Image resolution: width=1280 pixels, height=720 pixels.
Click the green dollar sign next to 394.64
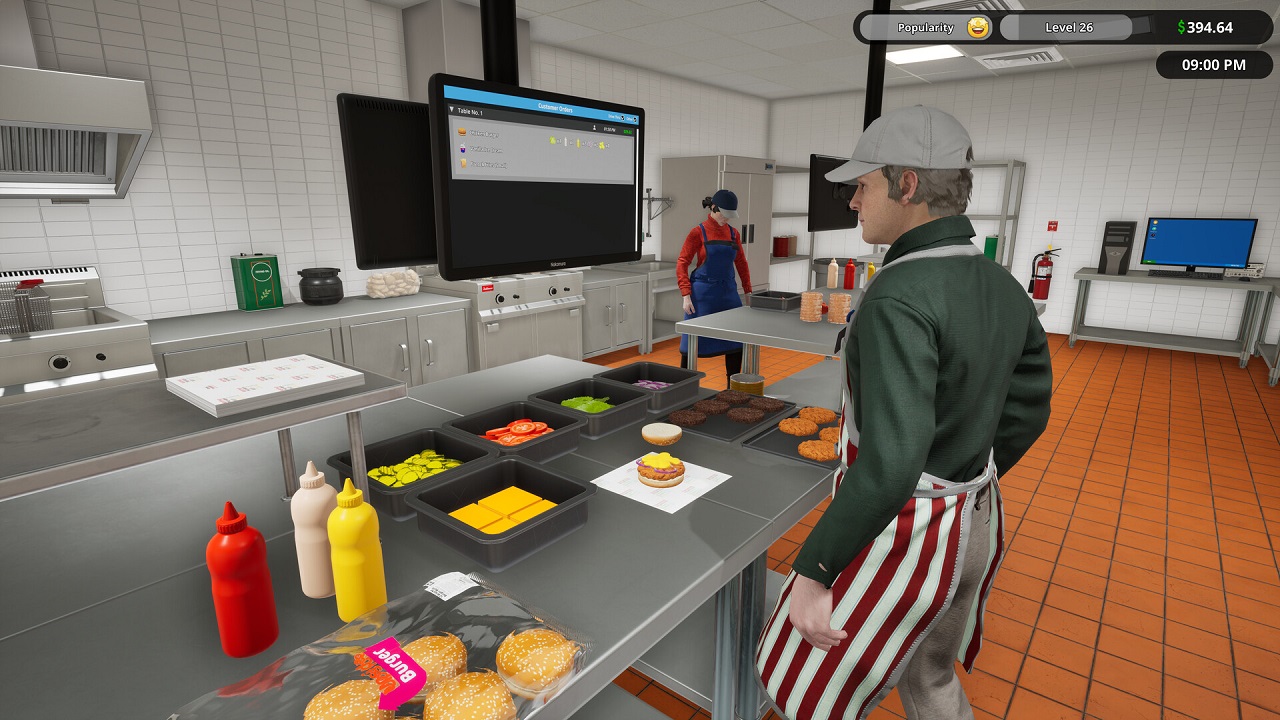coord(1181,25)
